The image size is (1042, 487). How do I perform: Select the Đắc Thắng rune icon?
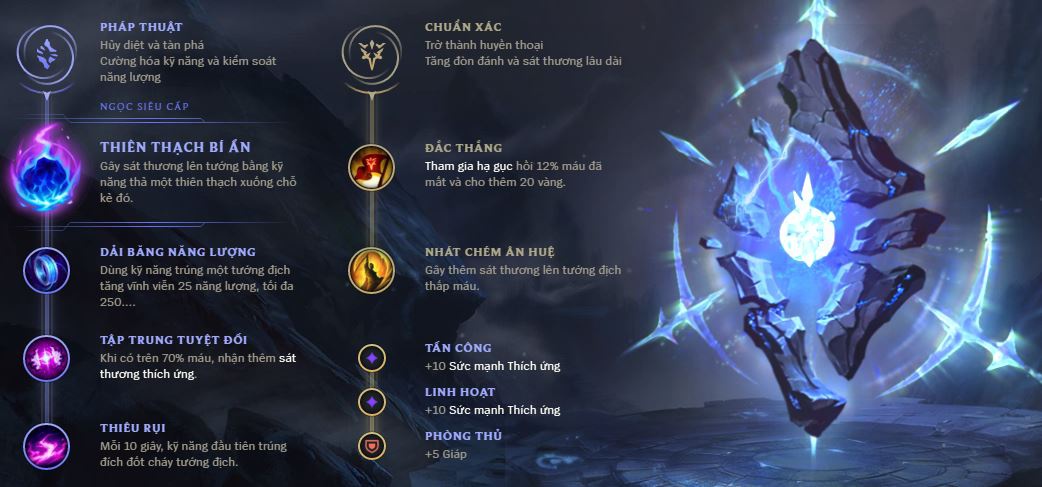pos(371,167)
